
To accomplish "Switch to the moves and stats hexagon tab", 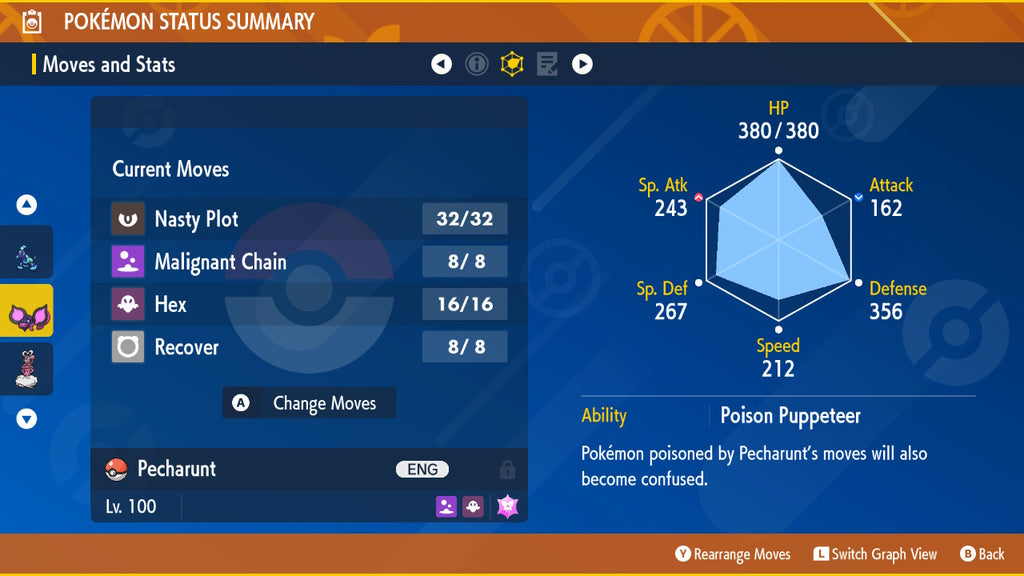I will pos(512,65).
